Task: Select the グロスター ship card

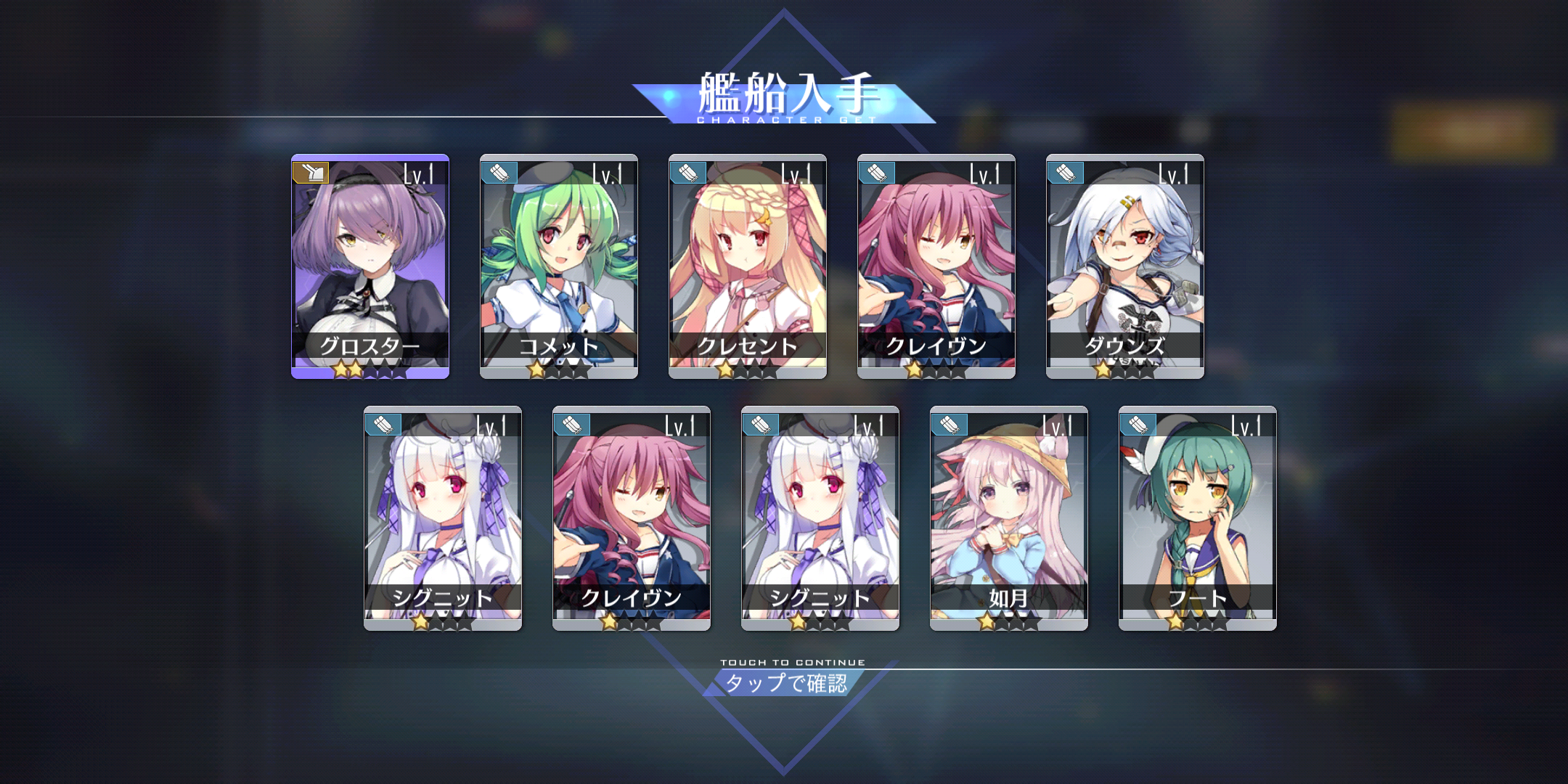Action: [x=370, y=266]
